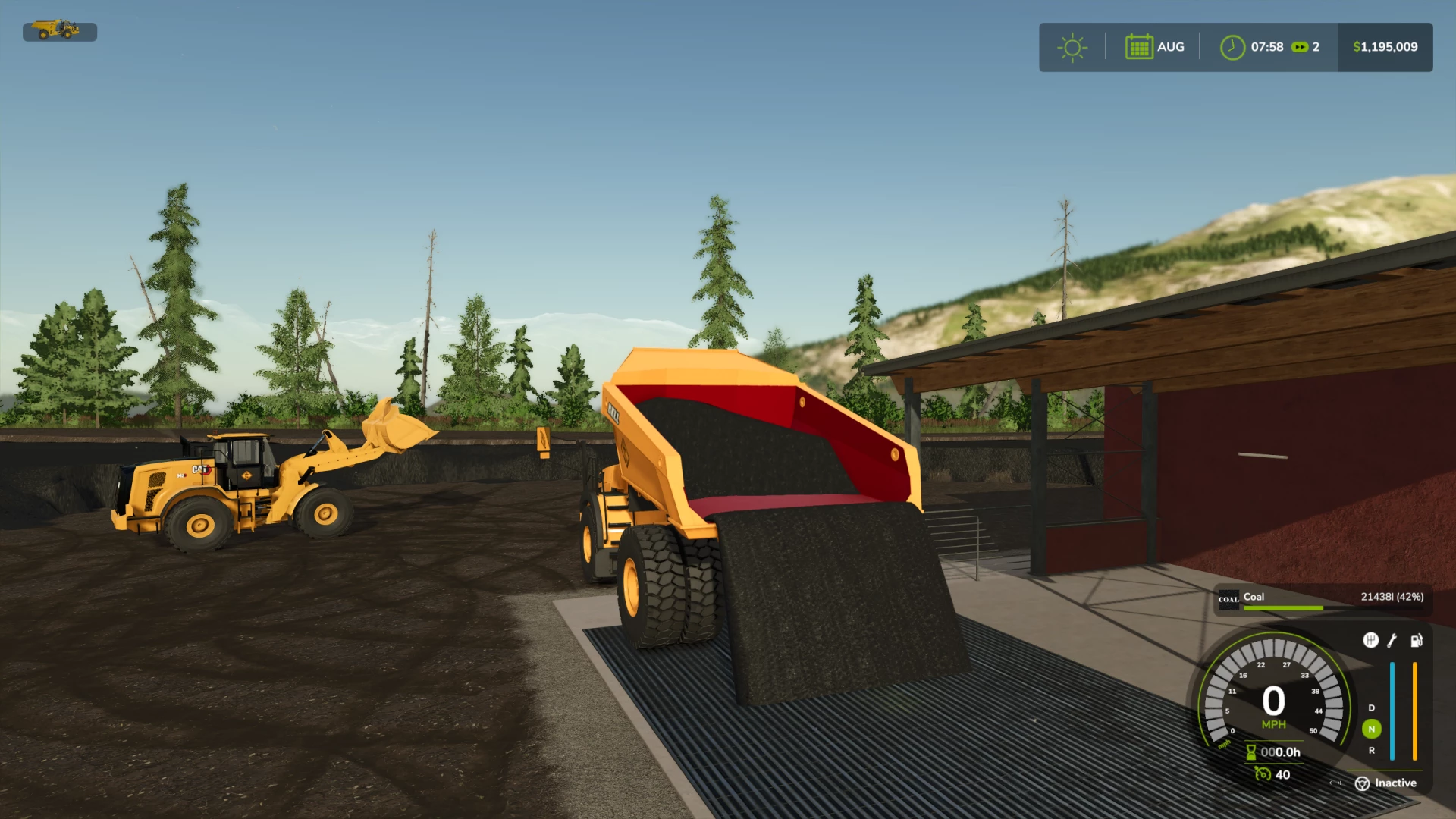Click the Coal fill type icon

1228,599
